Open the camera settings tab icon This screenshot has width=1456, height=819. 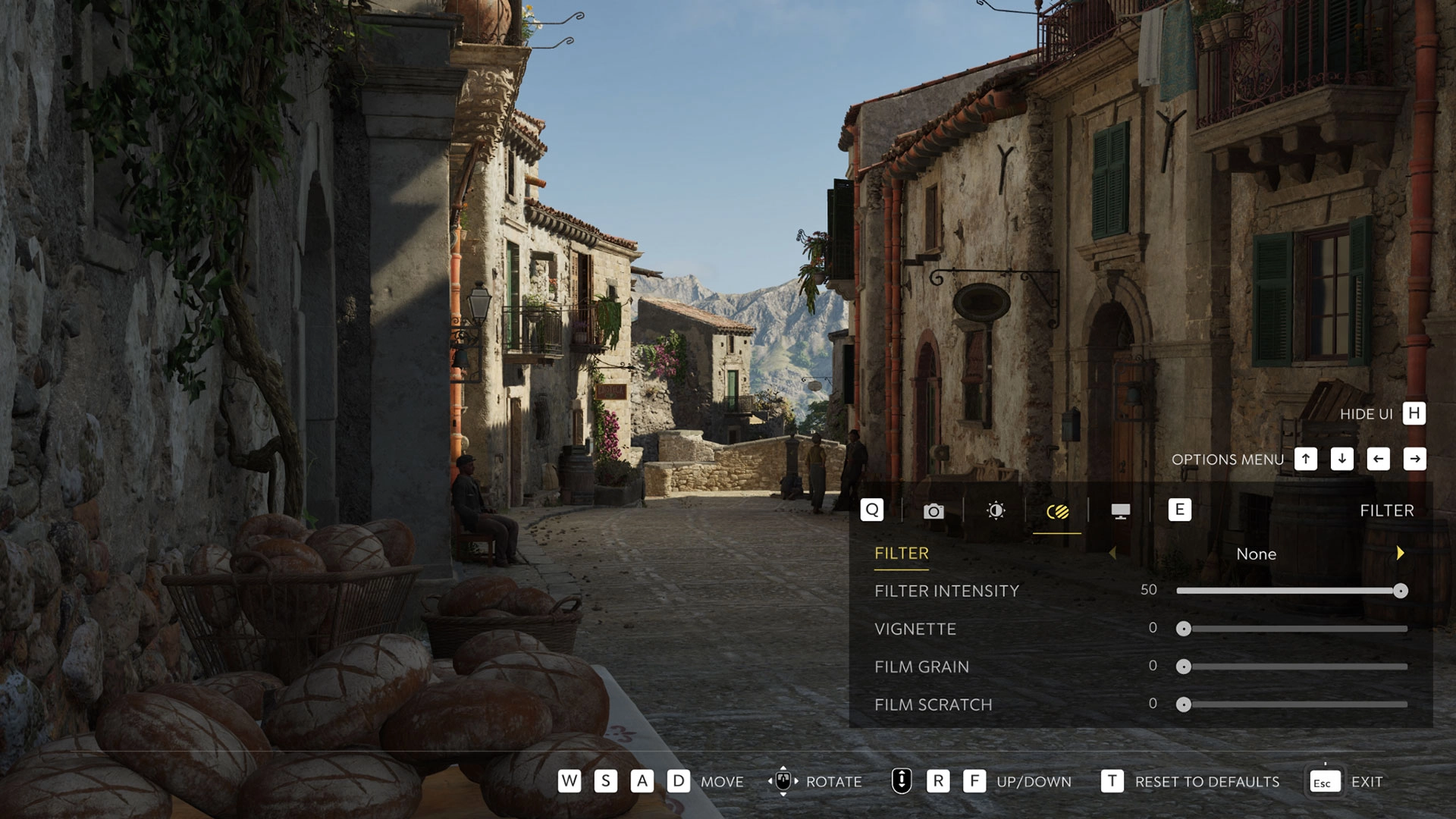click(934, 511)
